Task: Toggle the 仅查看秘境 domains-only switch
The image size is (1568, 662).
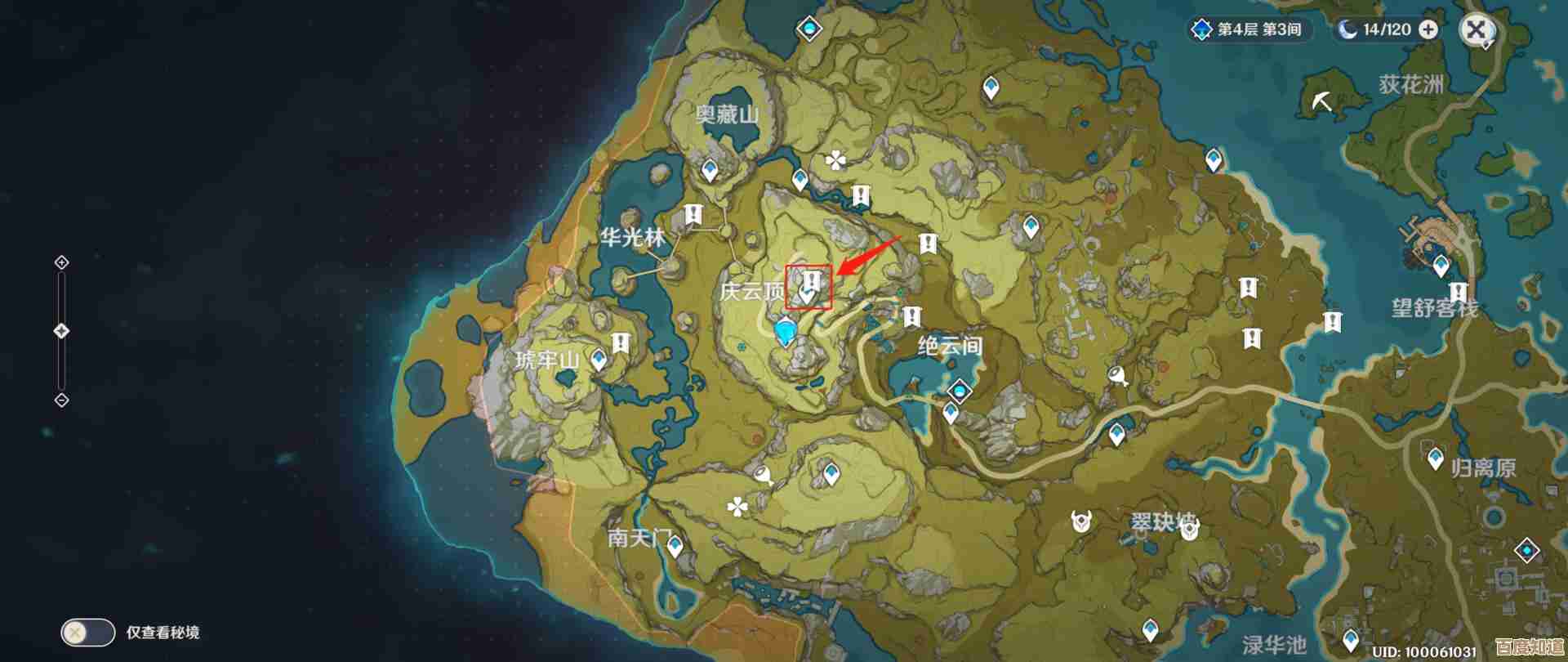Action: [x=87, y=632]
